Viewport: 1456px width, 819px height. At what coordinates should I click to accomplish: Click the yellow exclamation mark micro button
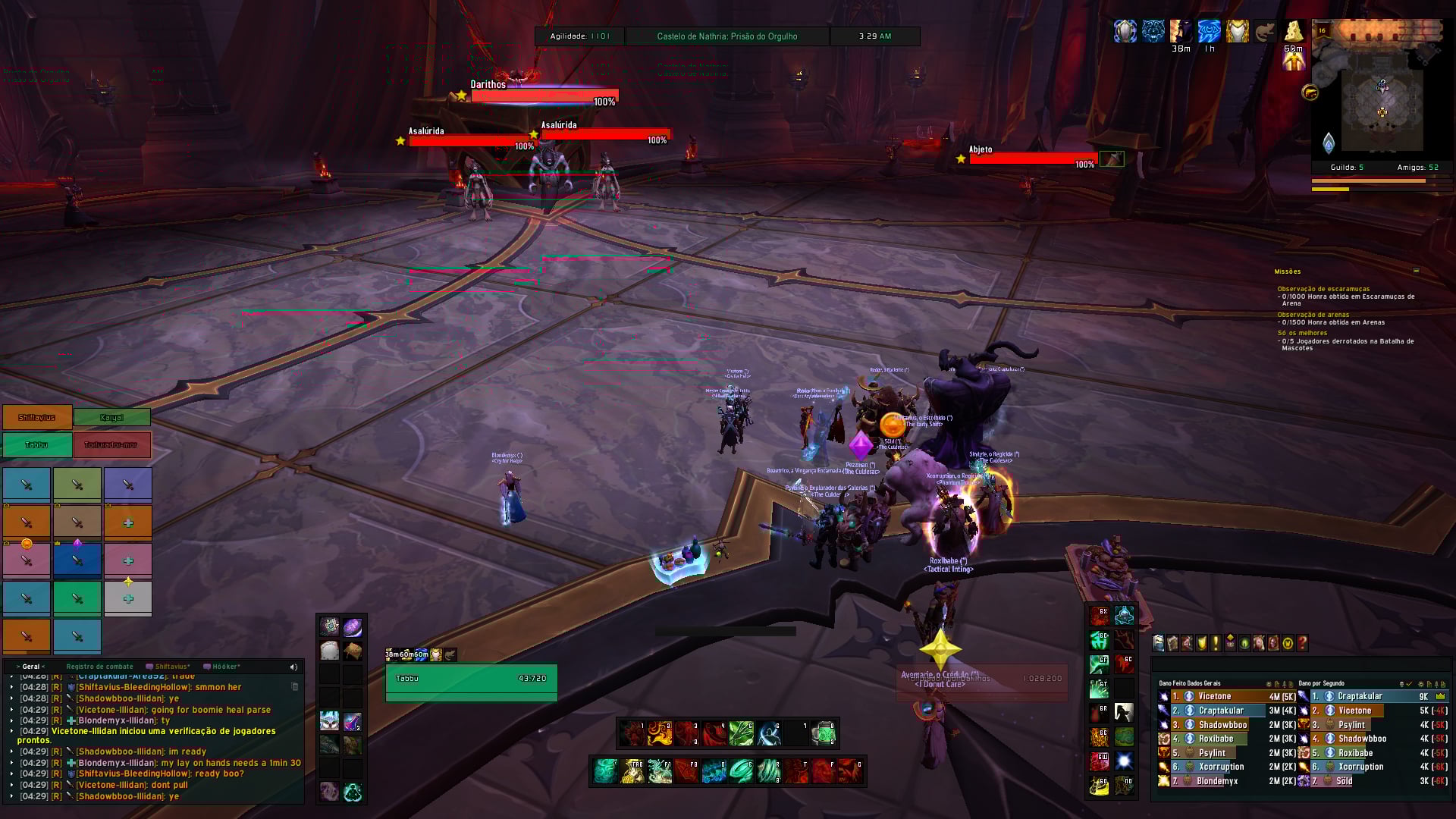click(1216, 643)
